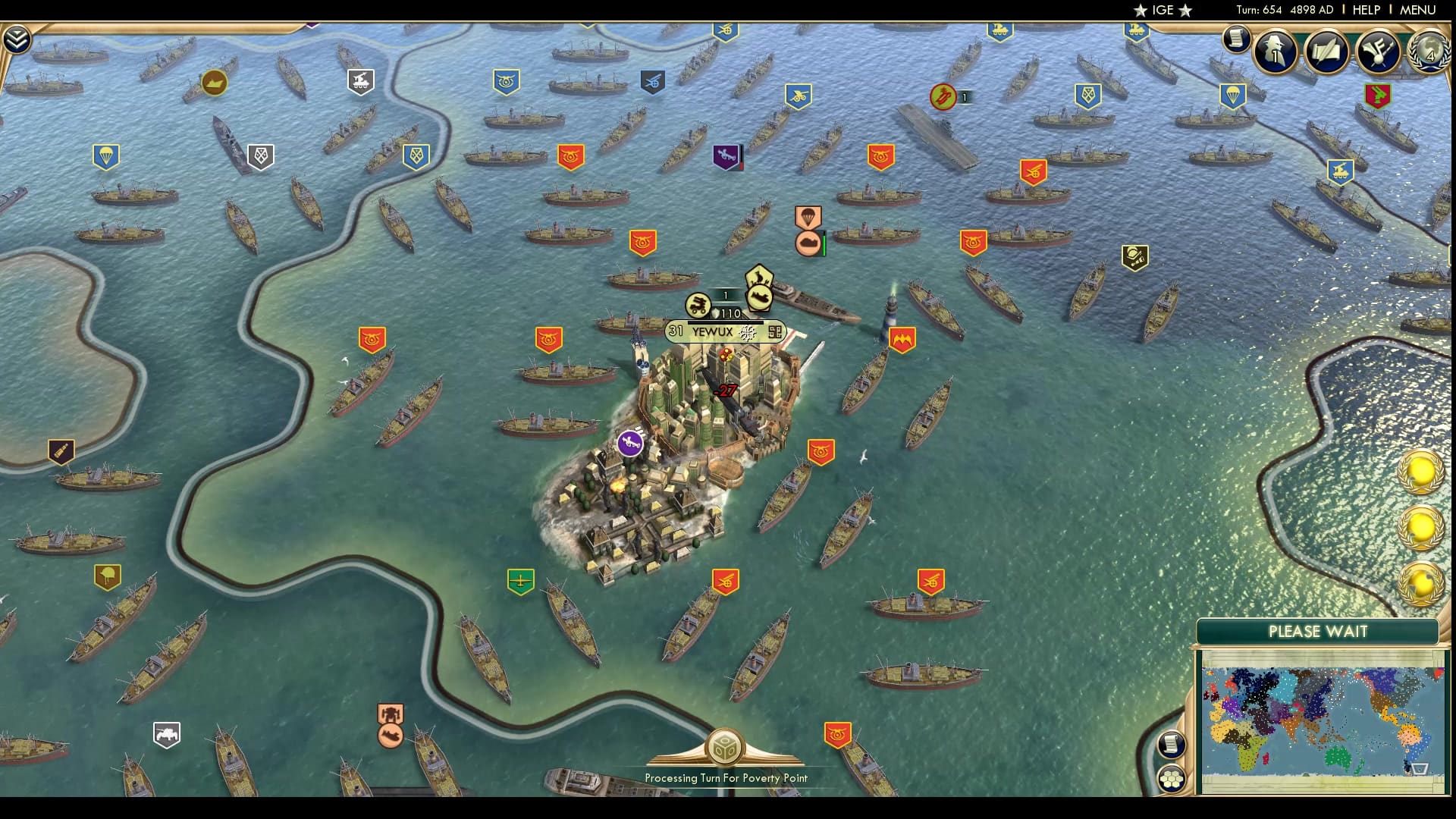Open HELP from the top bar
1456x819 pixels.
(x=1365, y=10)
